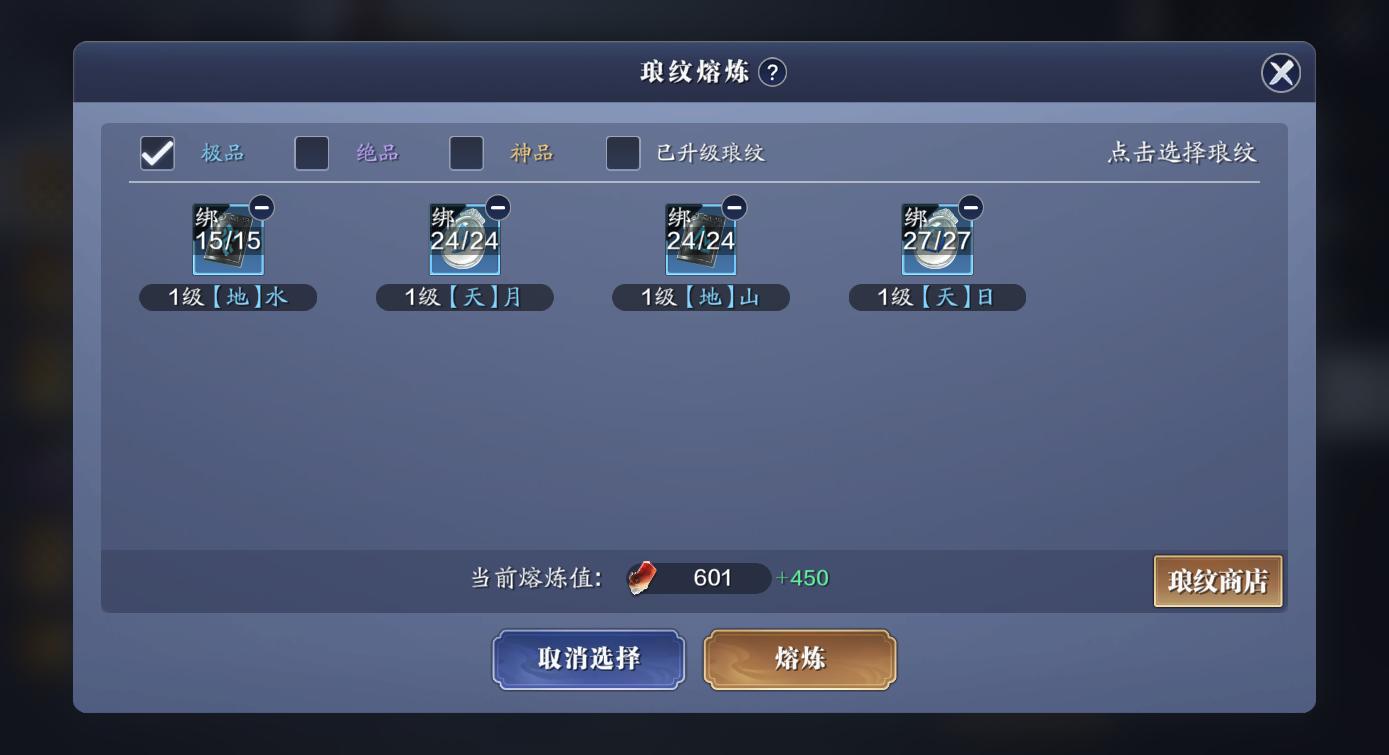
Task: Check the 已升级琅纹 filter box
Action: pyautogui.click(x=624, y=153)
